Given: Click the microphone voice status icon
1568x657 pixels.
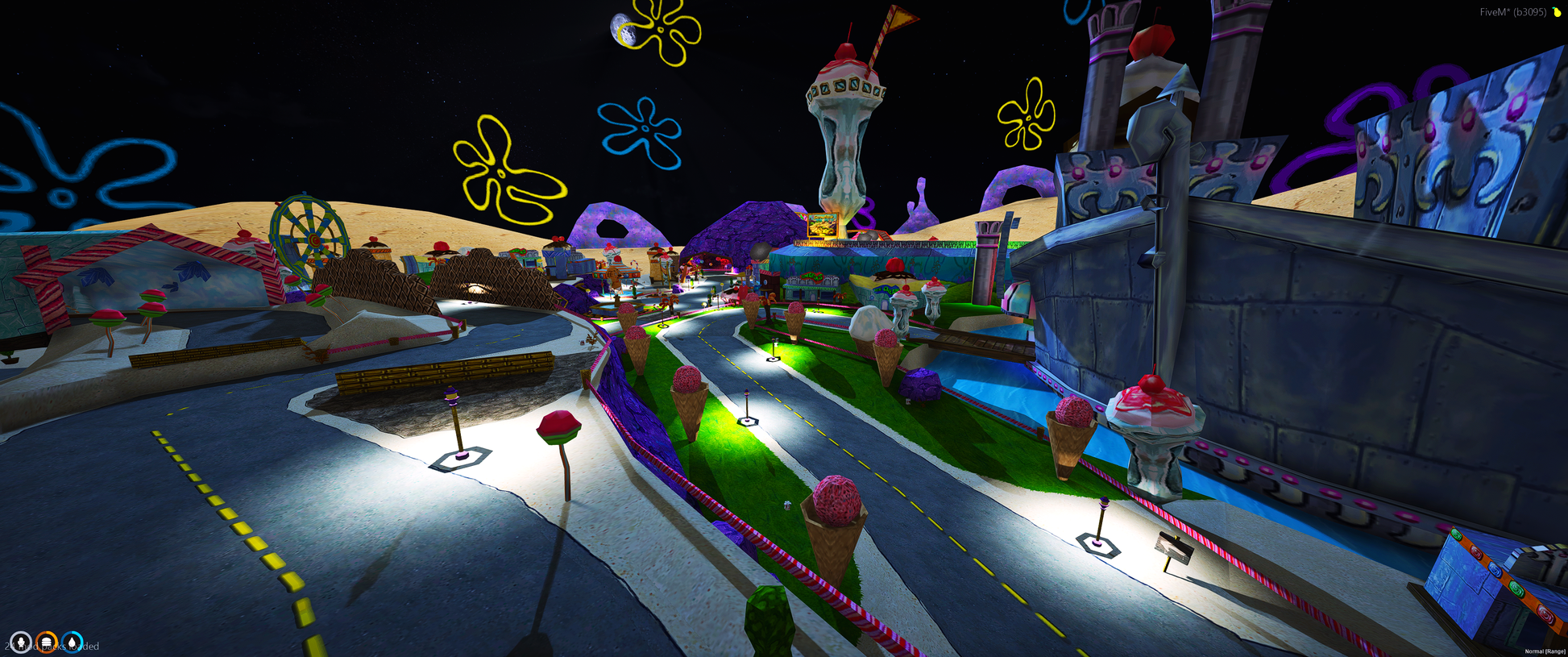Looking at the screenshot, I should (x=21, y=642).
